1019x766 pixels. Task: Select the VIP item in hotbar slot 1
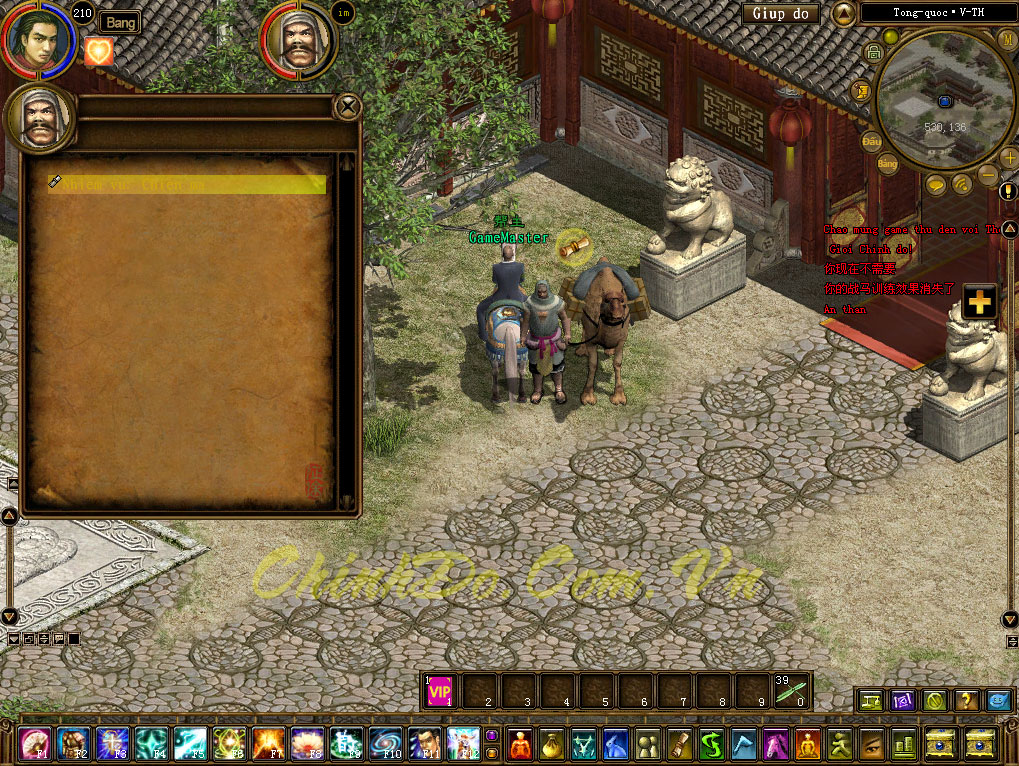point(440,690)
